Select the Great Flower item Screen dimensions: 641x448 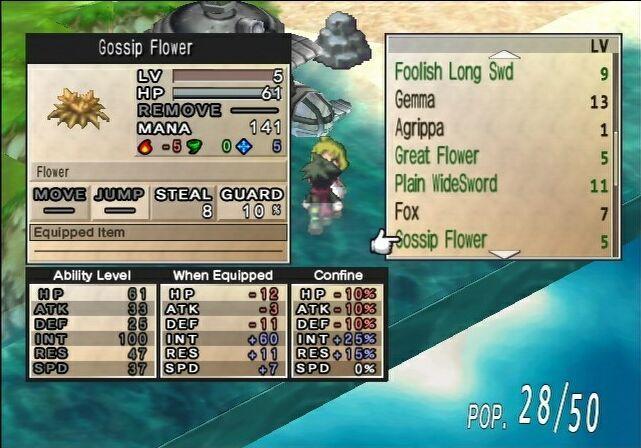(437, 156)
